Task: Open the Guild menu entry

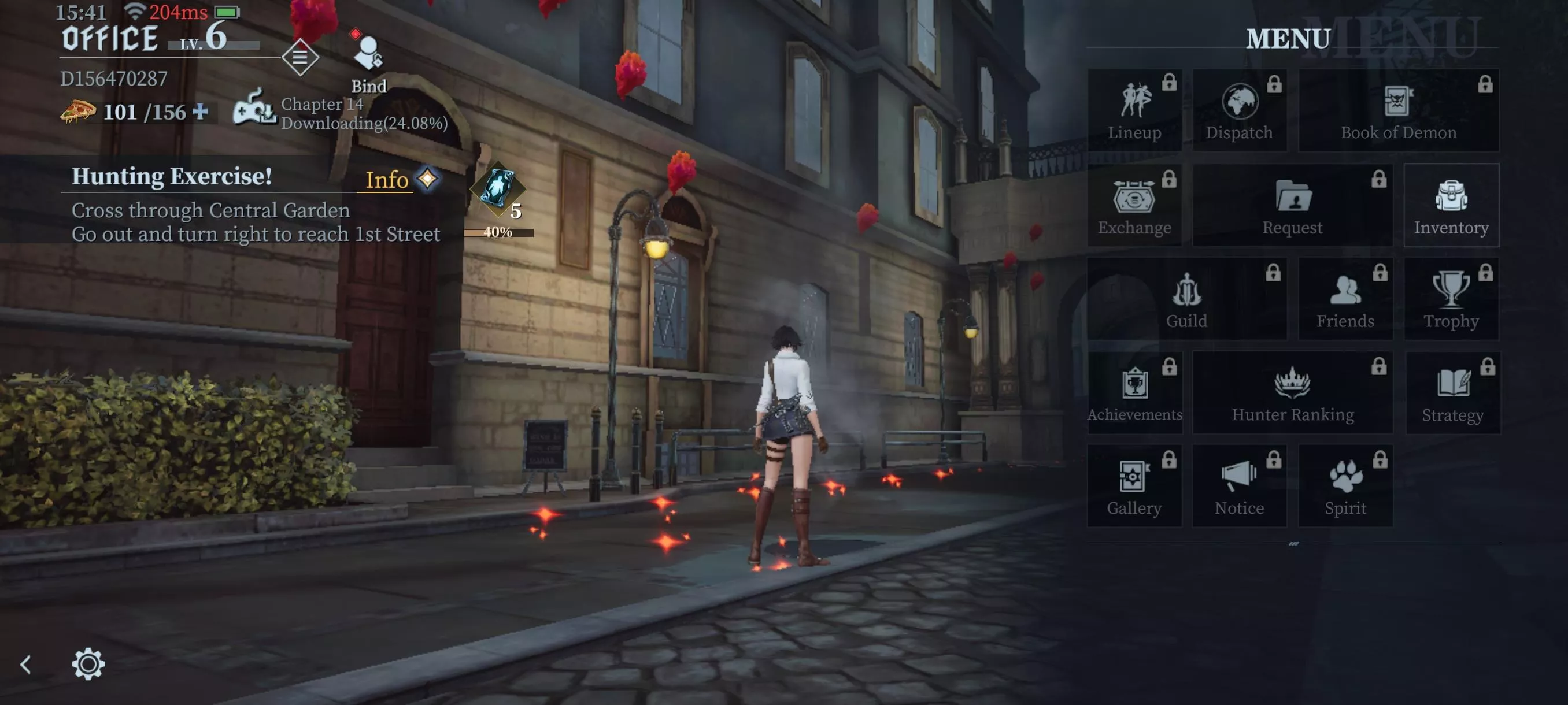Action: (x=1186, y=299)
